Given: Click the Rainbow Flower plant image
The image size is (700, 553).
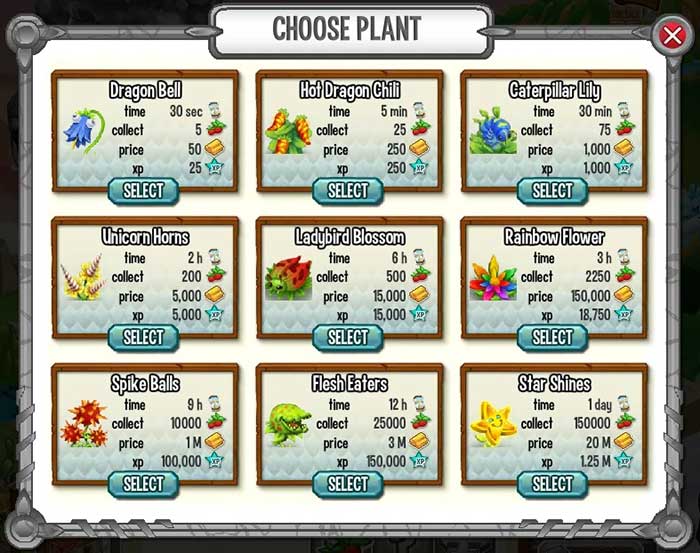Looking at the screenshot, I should pyautogui.click(x=494, y=279).
